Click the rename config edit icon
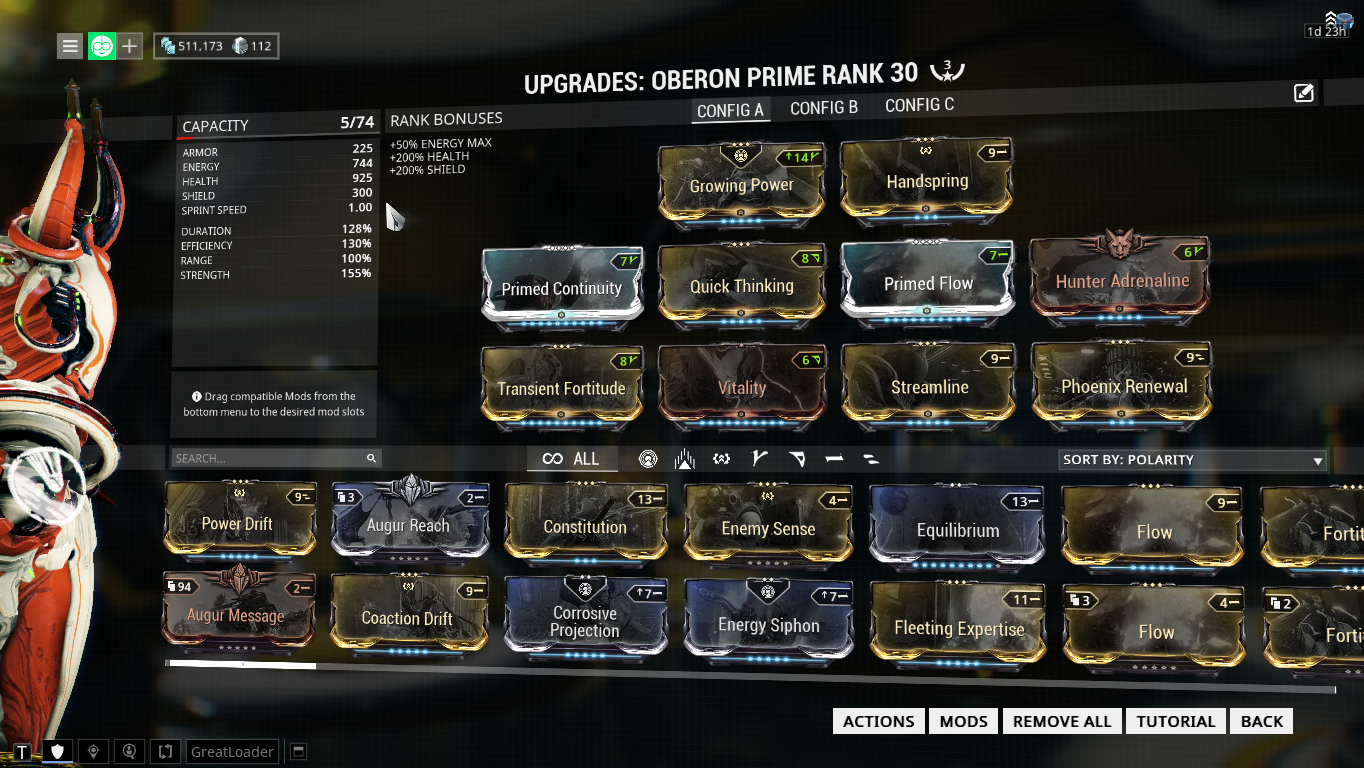Screen dimensions: 1364x768 tap(1303, 93)
